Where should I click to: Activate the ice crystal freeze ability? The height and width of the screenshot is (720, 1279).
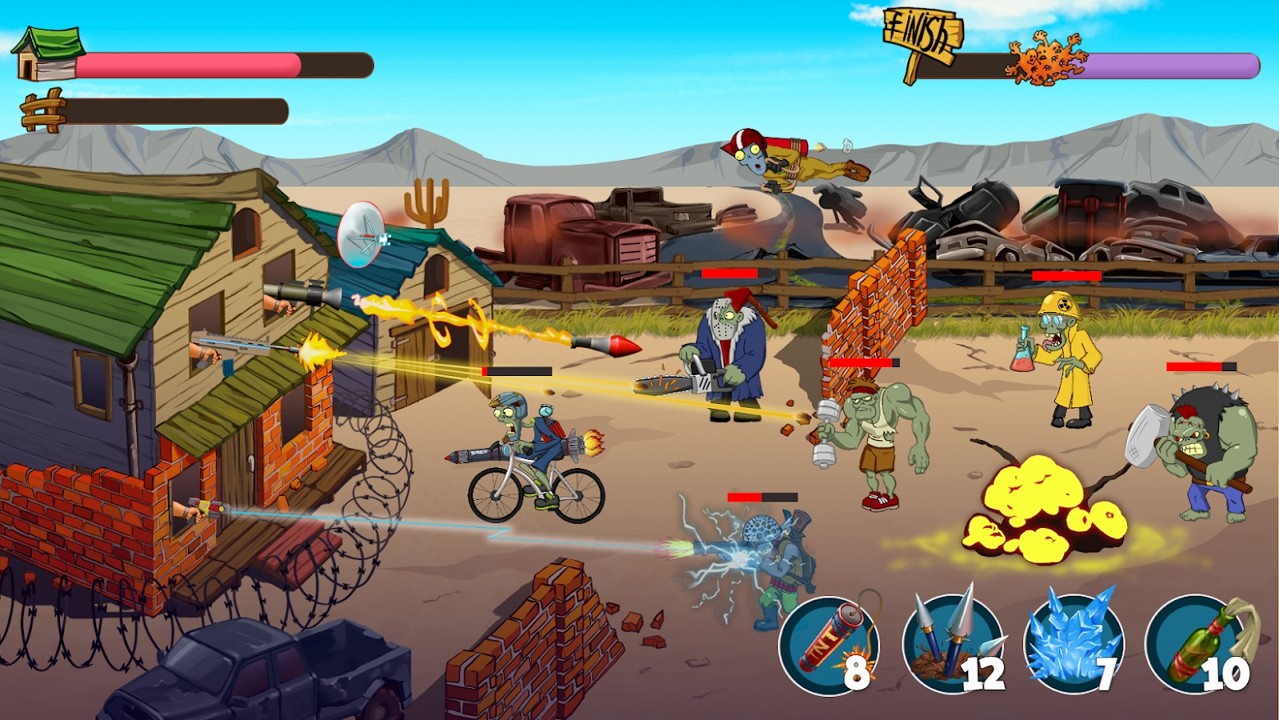[x=1074, y=645]
